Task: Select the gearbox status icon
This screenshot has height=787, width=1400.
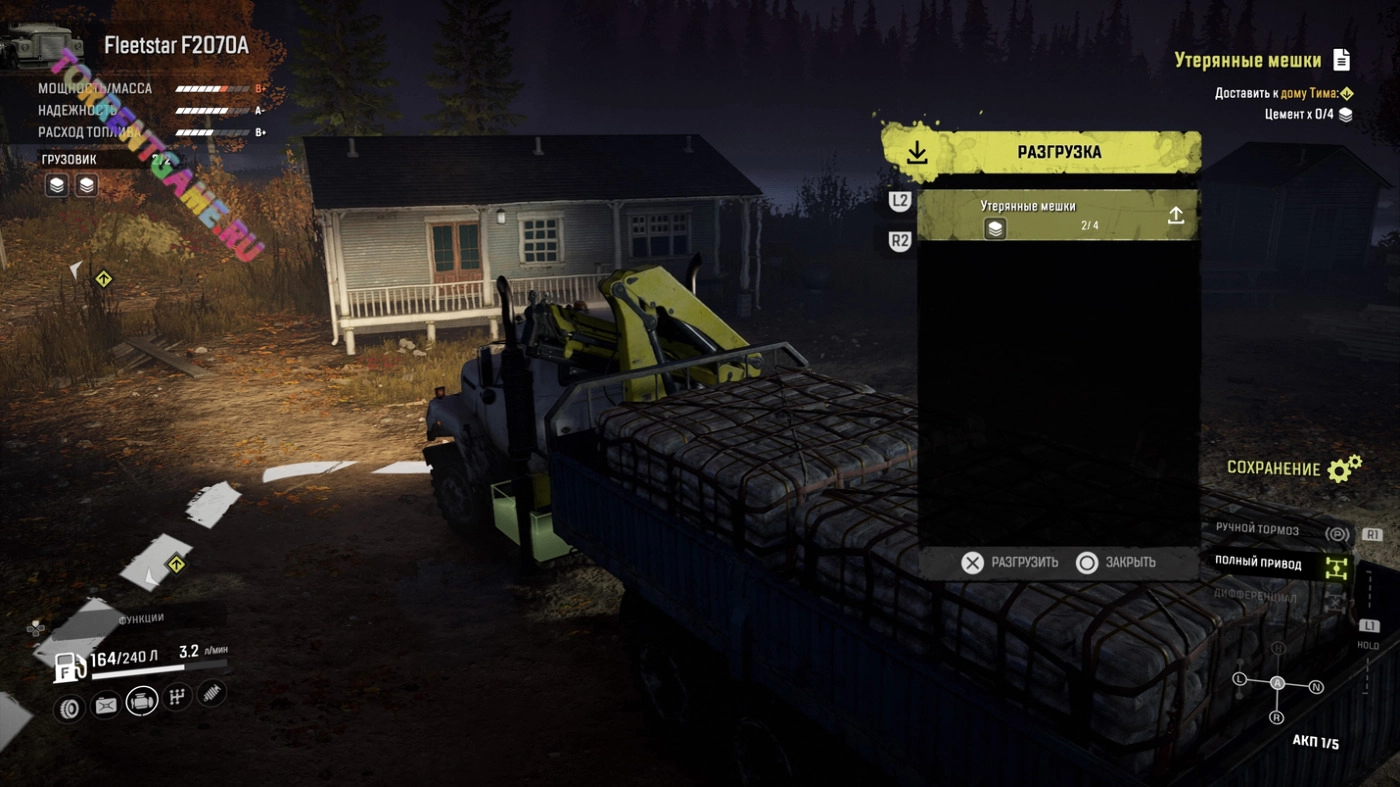Action: (x=177, y=696)
